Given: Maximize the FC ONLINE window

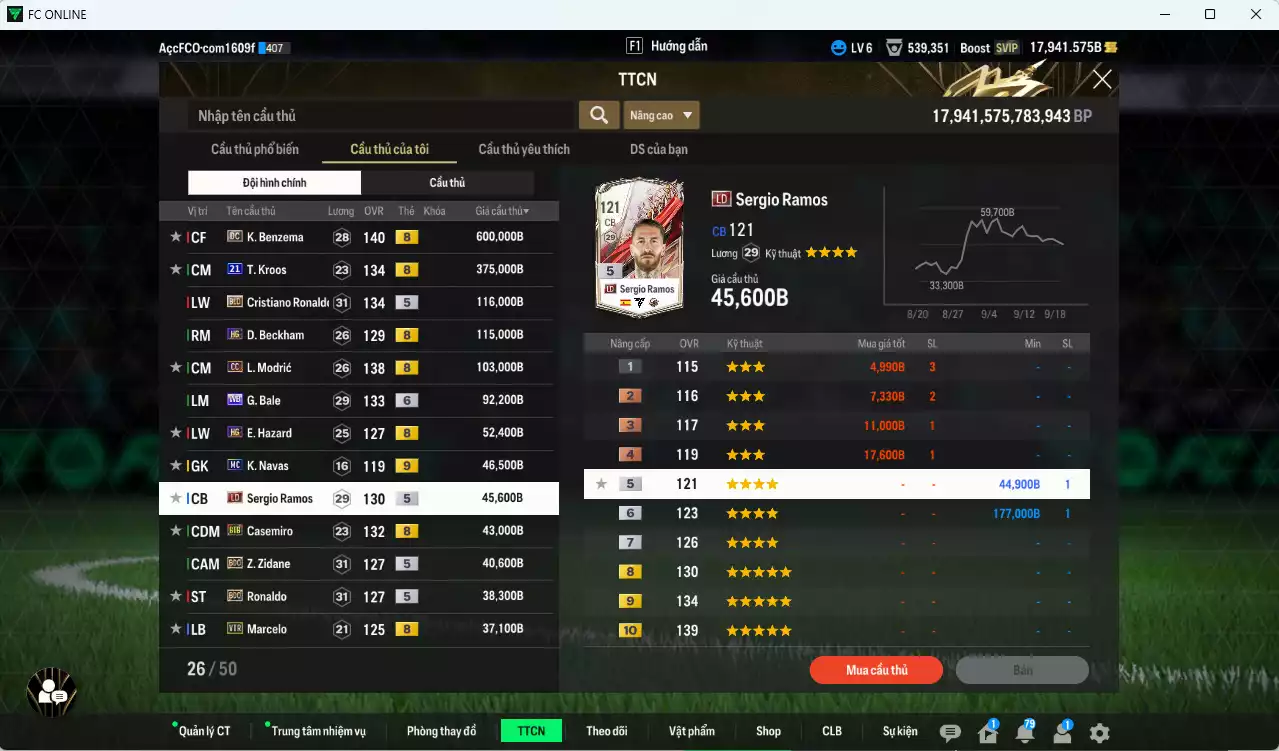Looking at the screenshot, I should (x=1210, y=14).
